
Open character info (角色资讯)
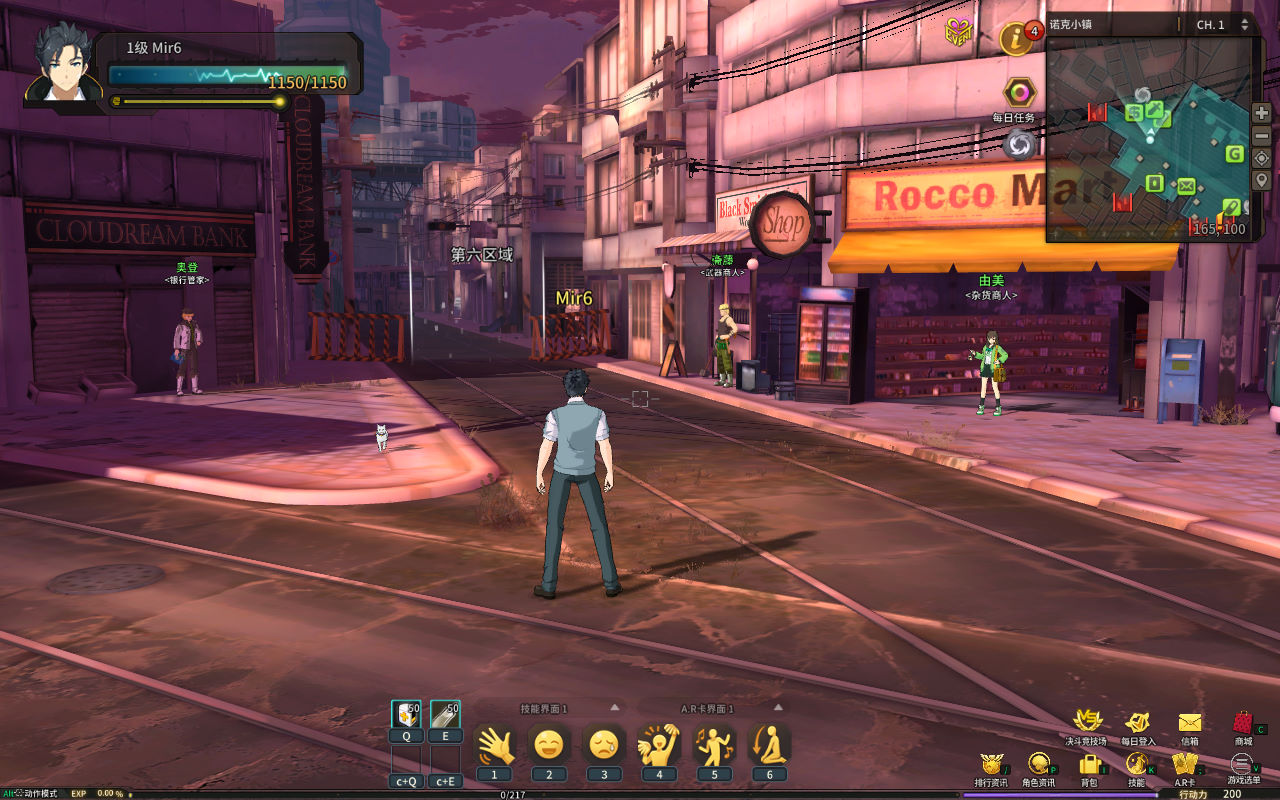[x=1039, y=764]
